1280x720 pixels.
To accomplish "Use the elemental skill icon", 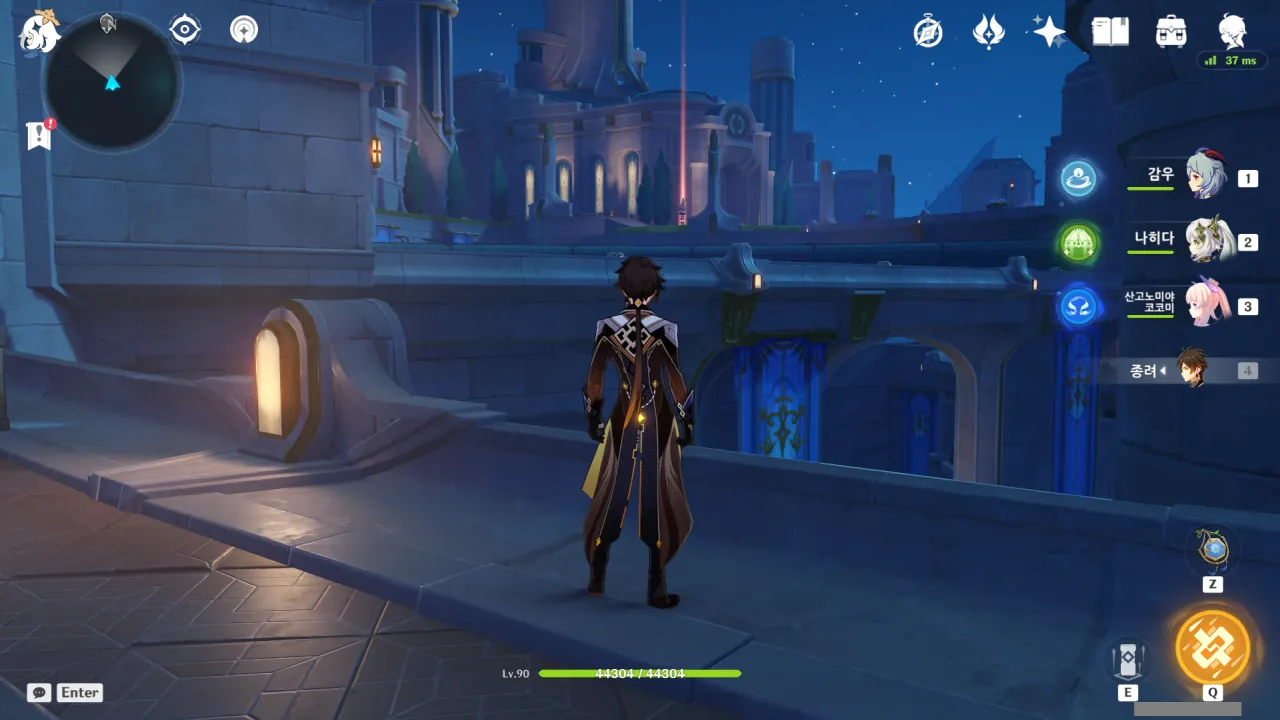I will [x=1127, y=660].
